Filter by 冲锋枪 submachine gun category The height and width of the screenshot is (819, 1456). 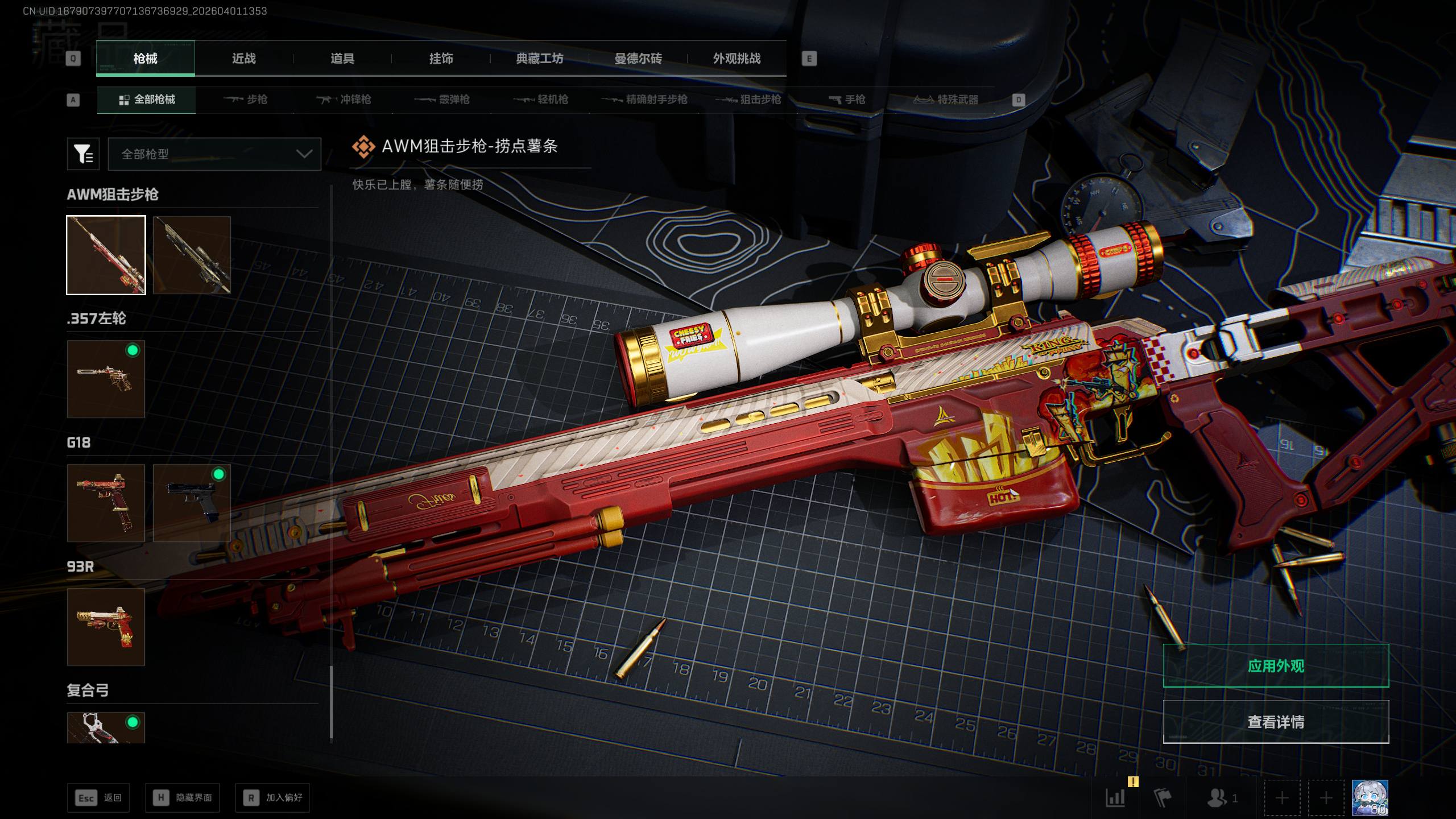344,100
